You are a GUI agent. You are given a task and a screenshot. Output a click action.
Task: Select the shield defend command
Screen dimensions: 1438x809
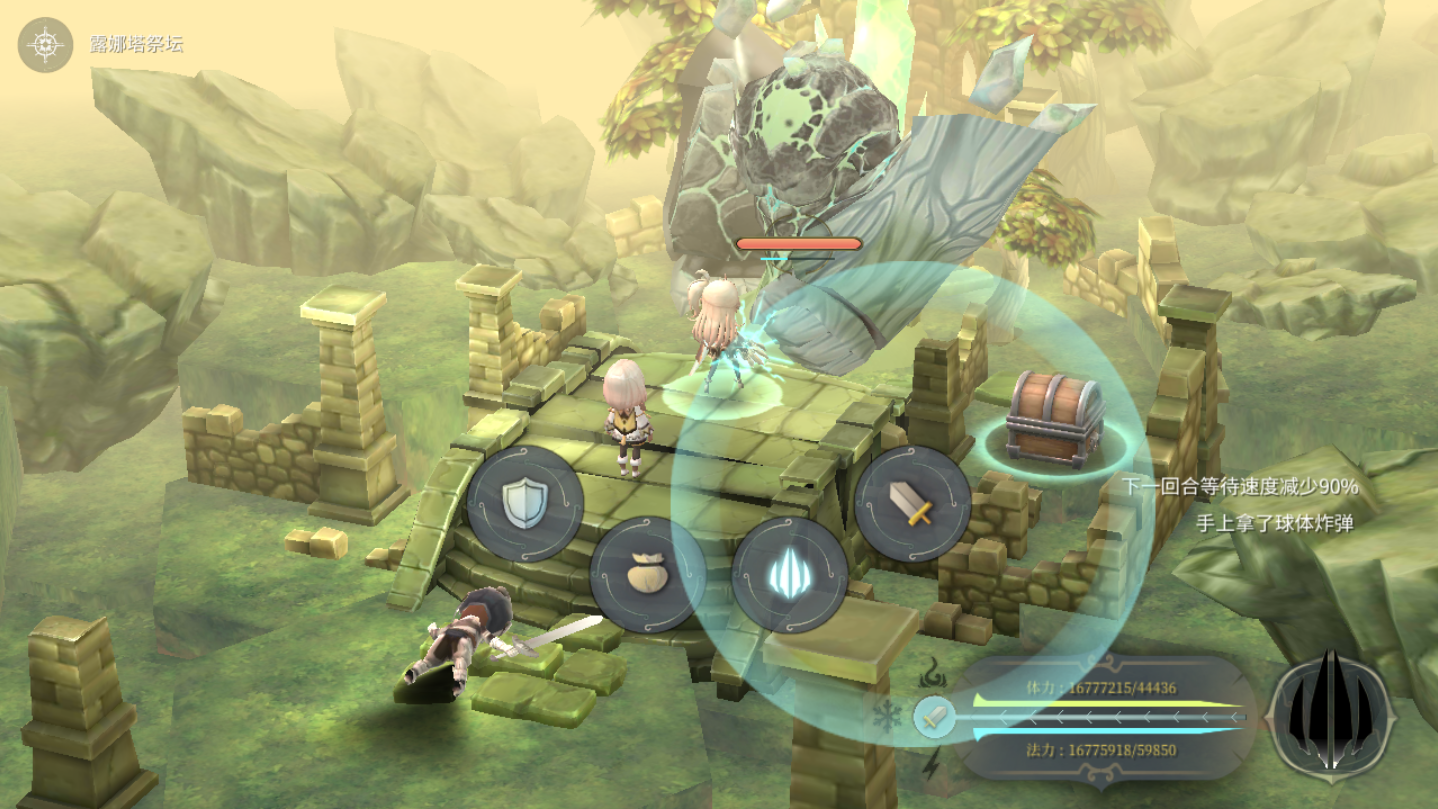coord(525,503)
